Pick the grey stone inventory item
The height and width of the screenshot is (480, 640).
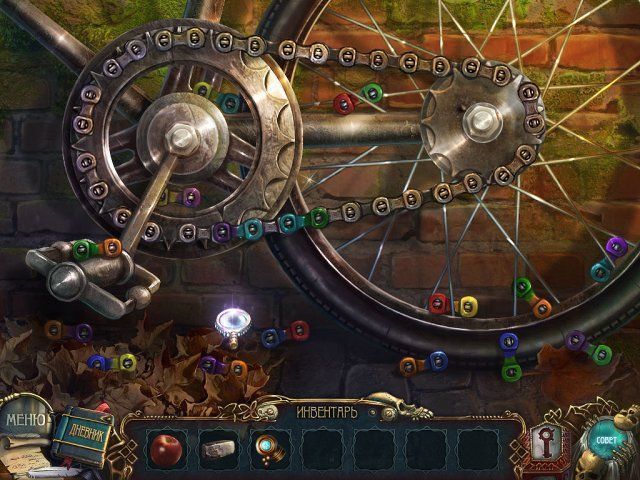(215, 448)
